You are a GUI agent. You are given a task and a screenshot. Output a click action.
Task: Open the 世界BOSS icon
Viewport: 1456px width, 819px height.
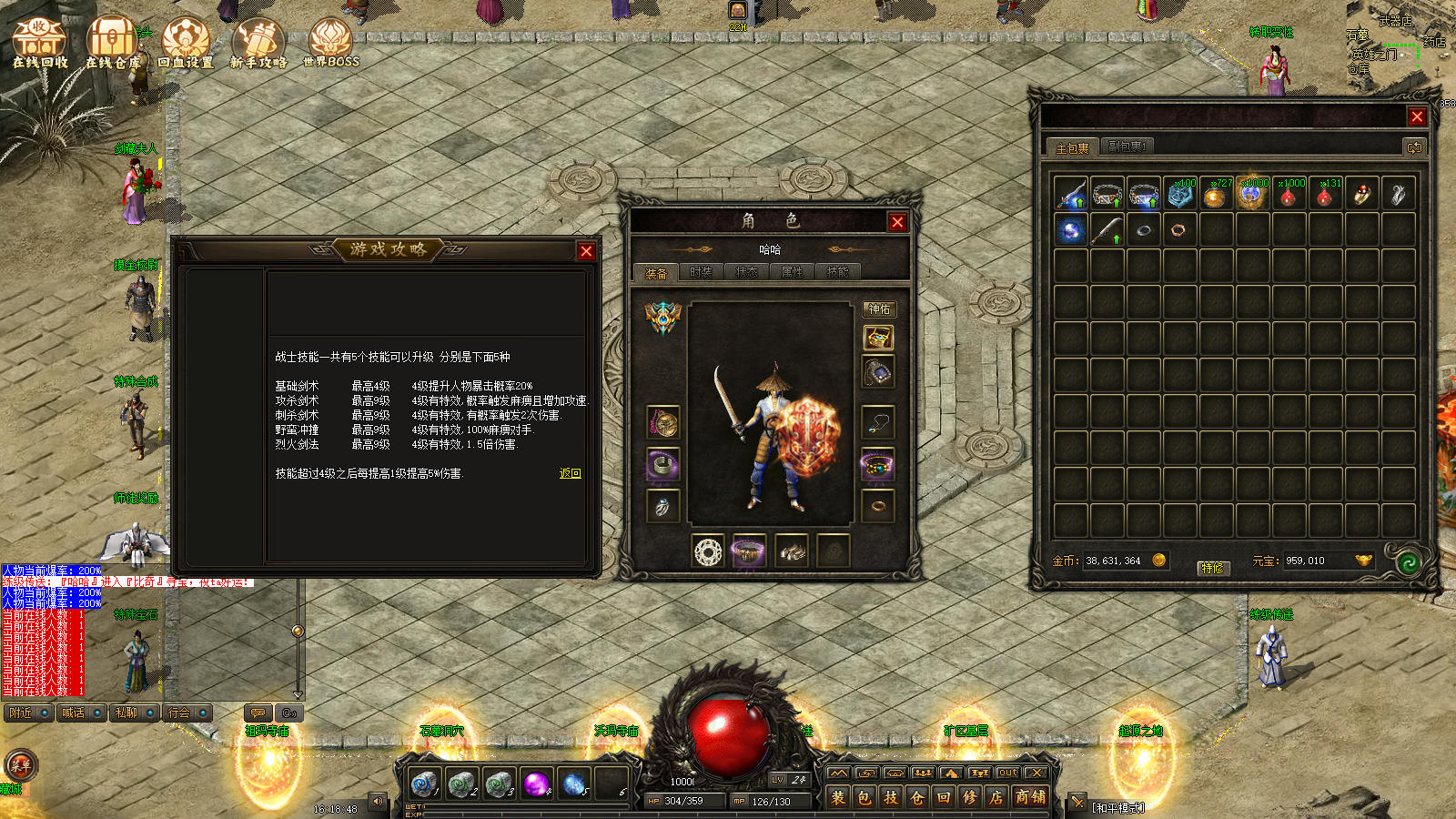tap(330, 43)
